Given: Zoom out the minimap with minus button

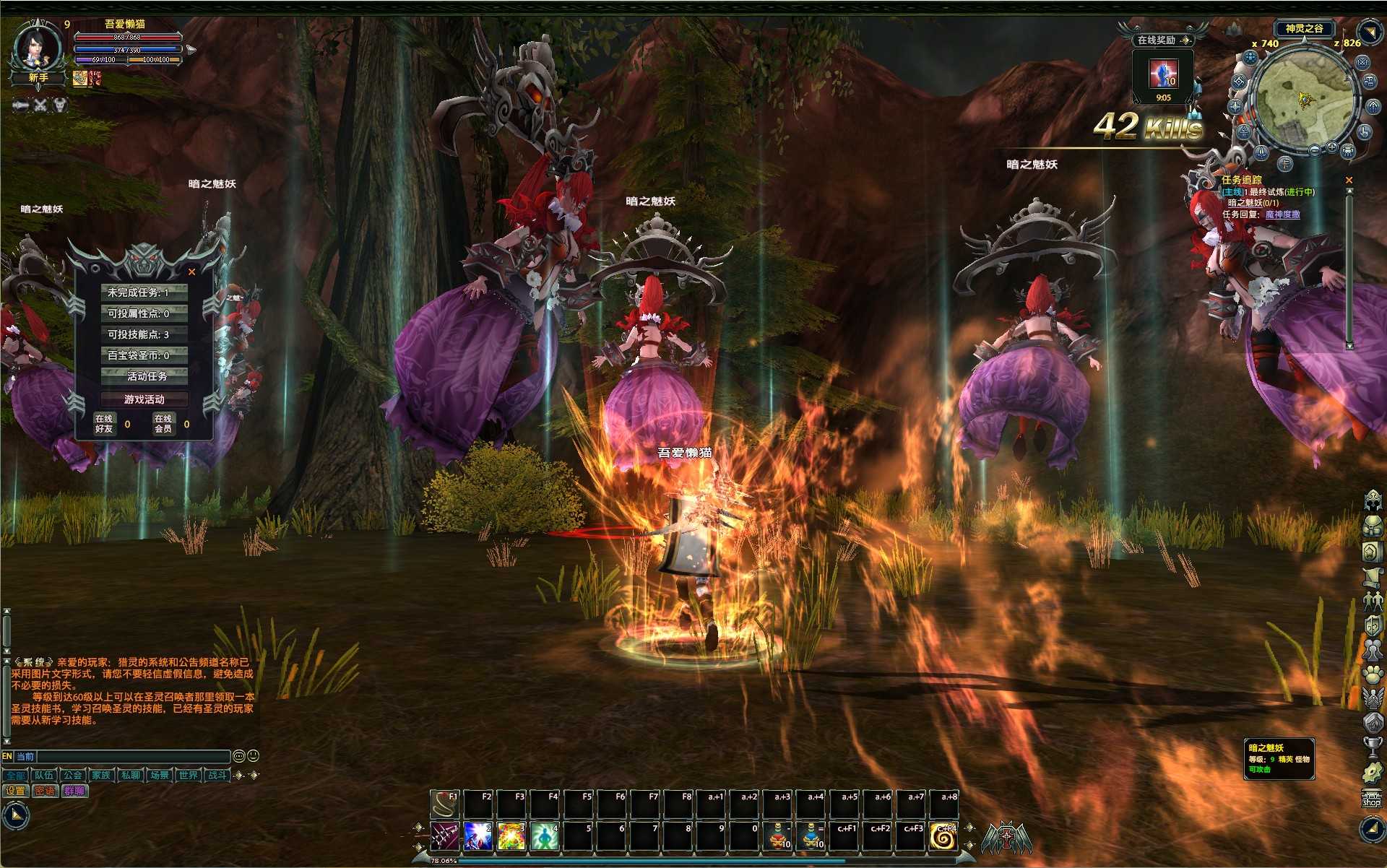Looking at the screenshot, I should [x=1315, y=149].
